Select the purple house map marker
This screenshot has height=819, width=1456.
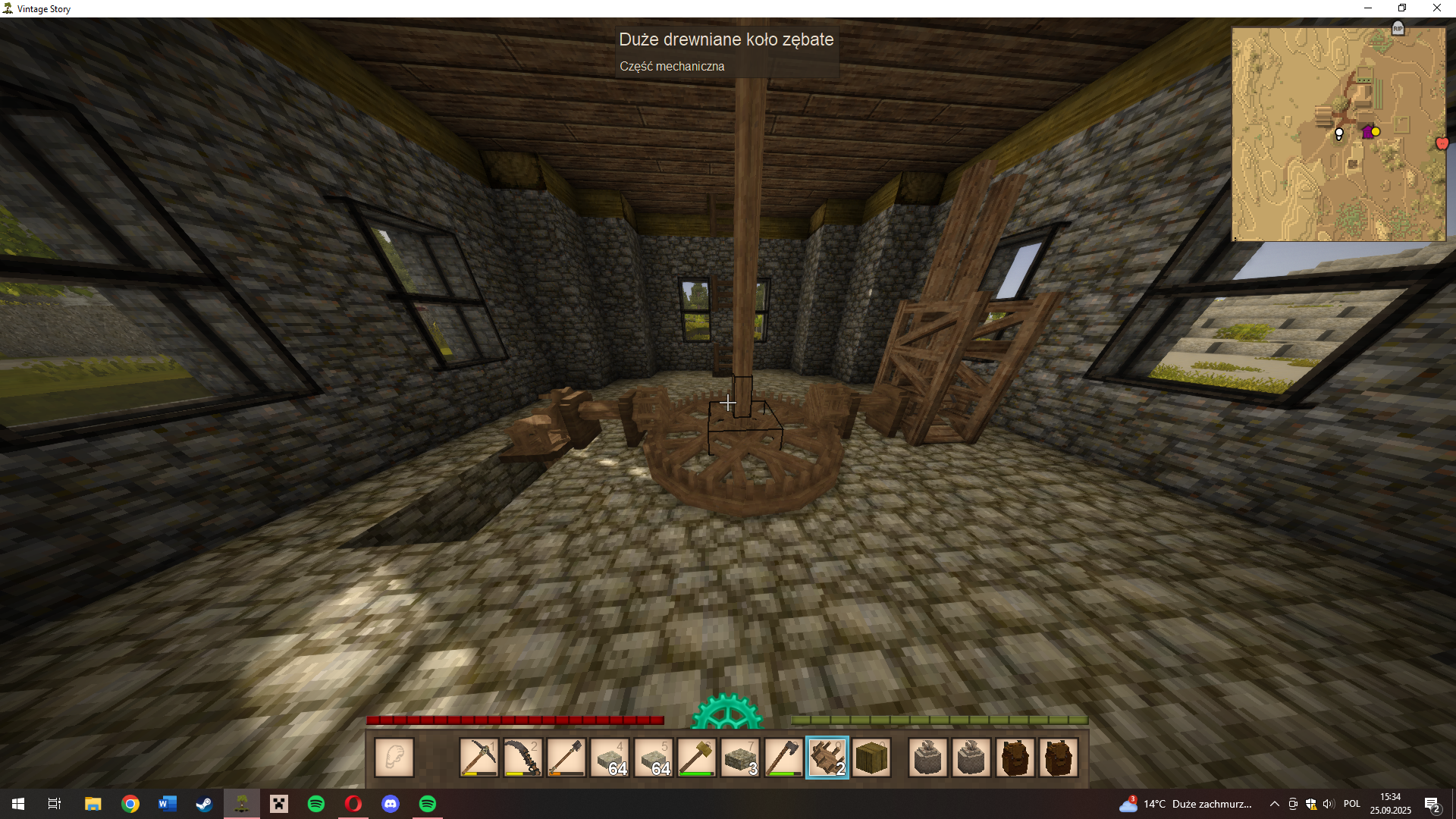click(x=1367, y=132)
